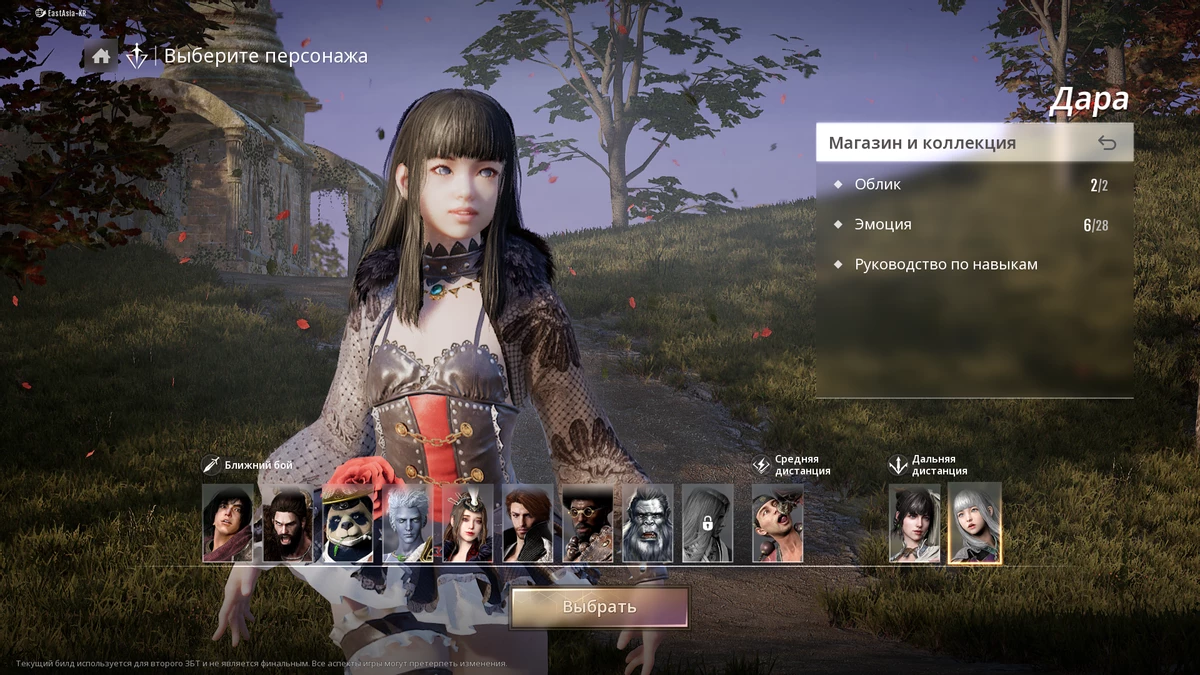Open the Облик appearance entry
The image size is (1200, 675).
coord(877,185)
